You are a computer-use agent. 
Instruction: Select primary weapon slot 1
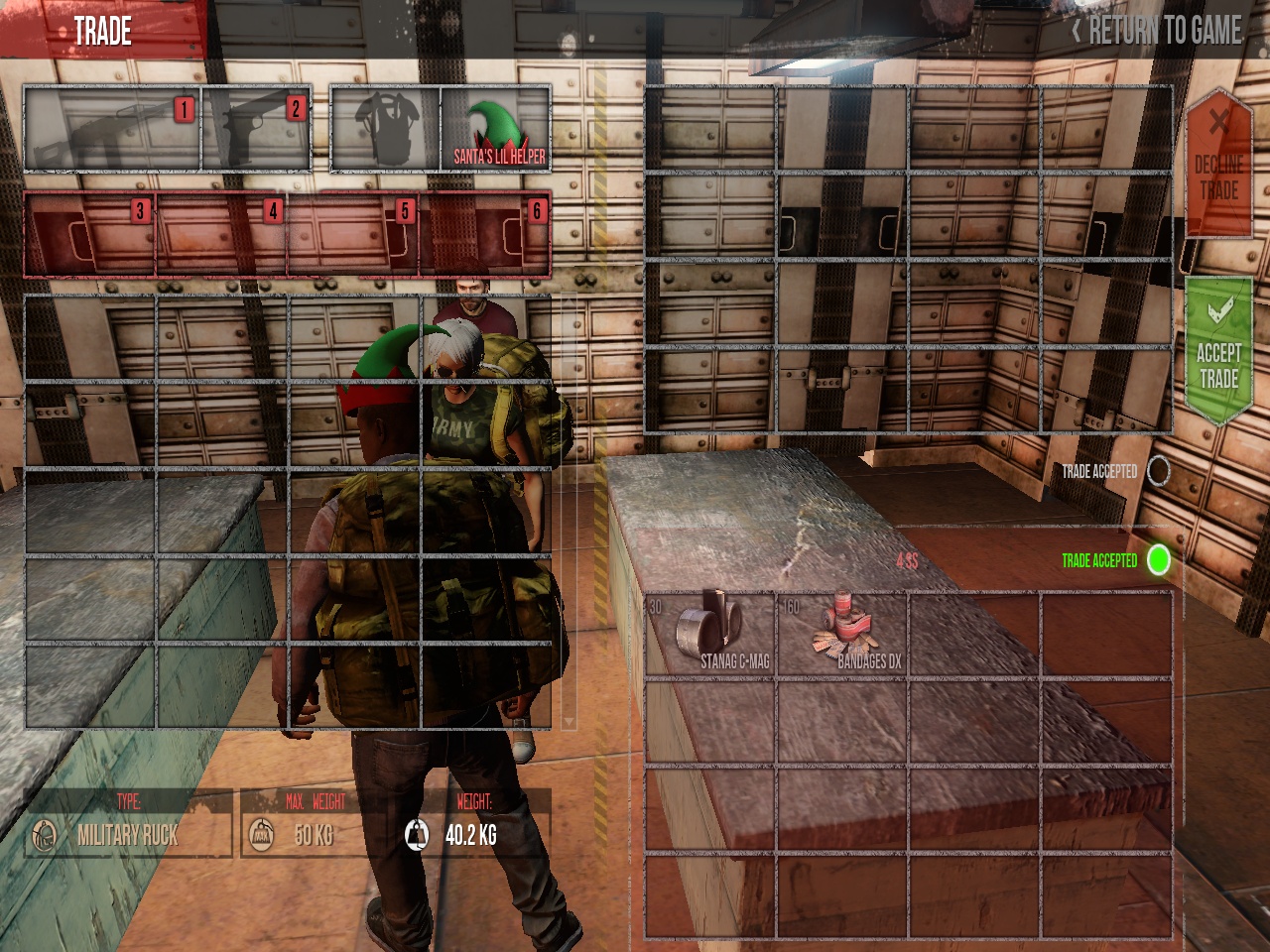click(x=112, y=129)
